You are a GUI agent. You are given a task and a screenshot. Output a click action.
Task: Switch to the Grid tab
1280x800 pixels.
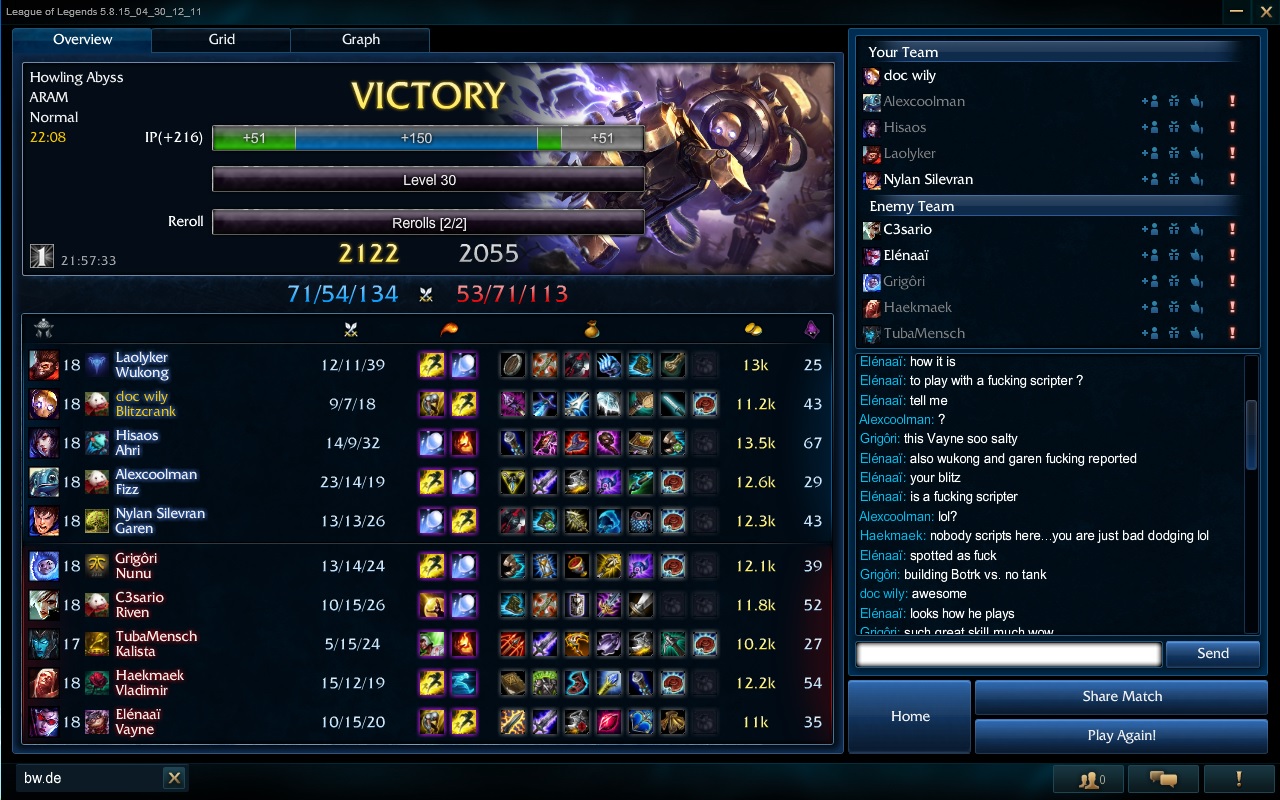point(221,40)
